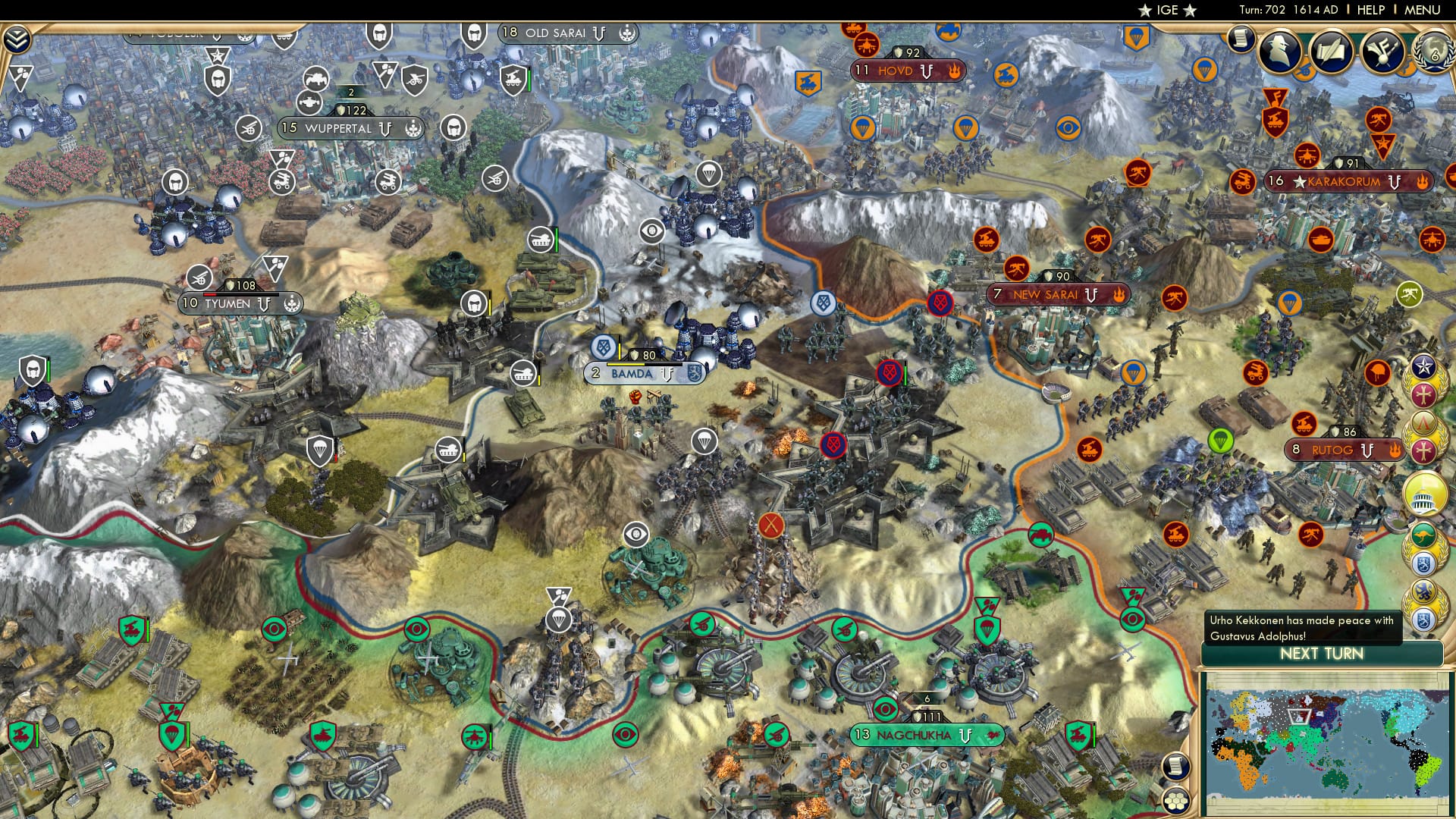The height and width of the screenshot is (819, 1456).
Task: Open the MENU
Action: coord(1422,11)
